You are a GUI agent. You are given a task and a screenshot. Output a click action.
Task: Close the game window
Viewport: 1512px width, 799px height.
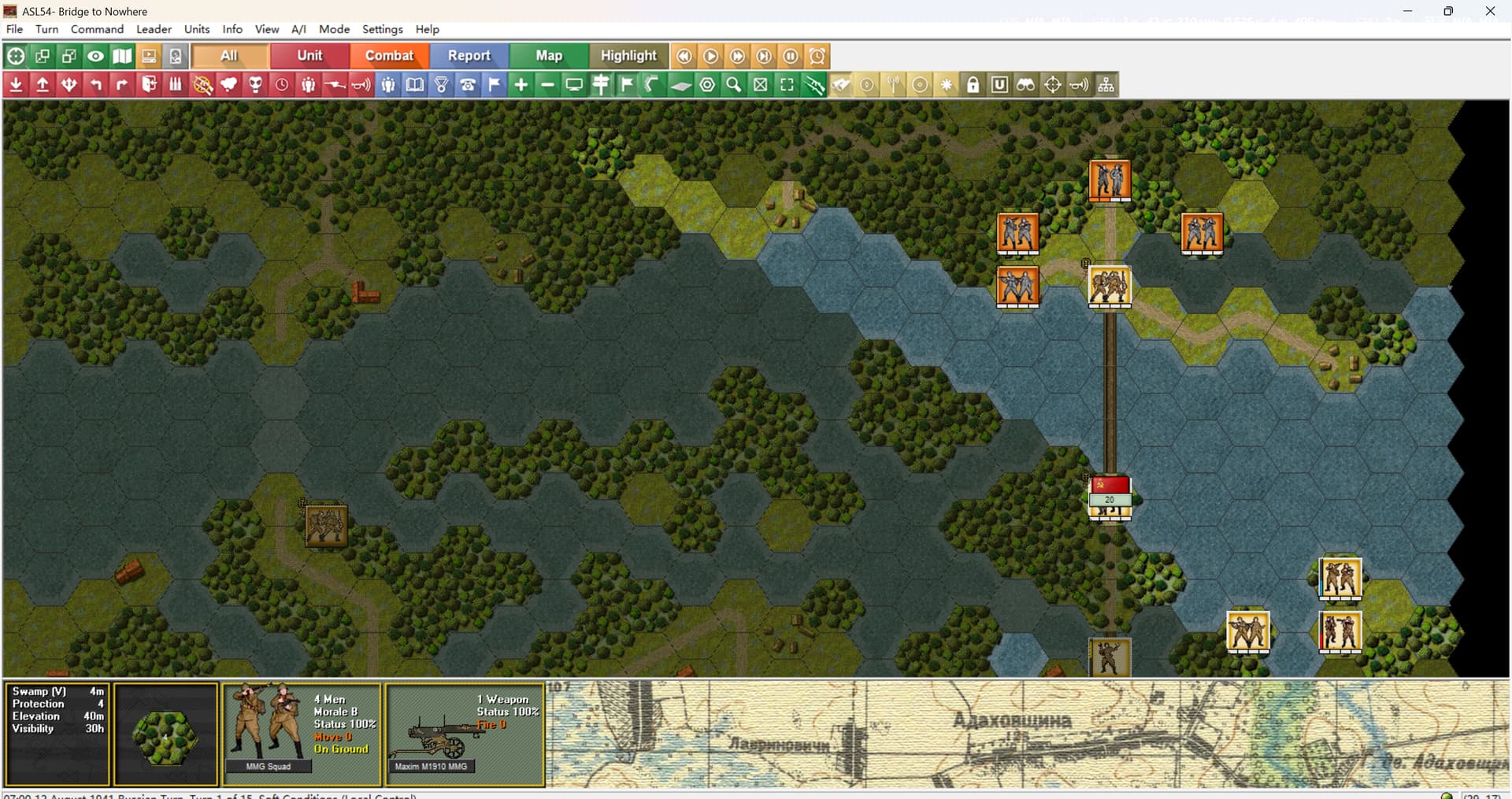point(1490,11)
